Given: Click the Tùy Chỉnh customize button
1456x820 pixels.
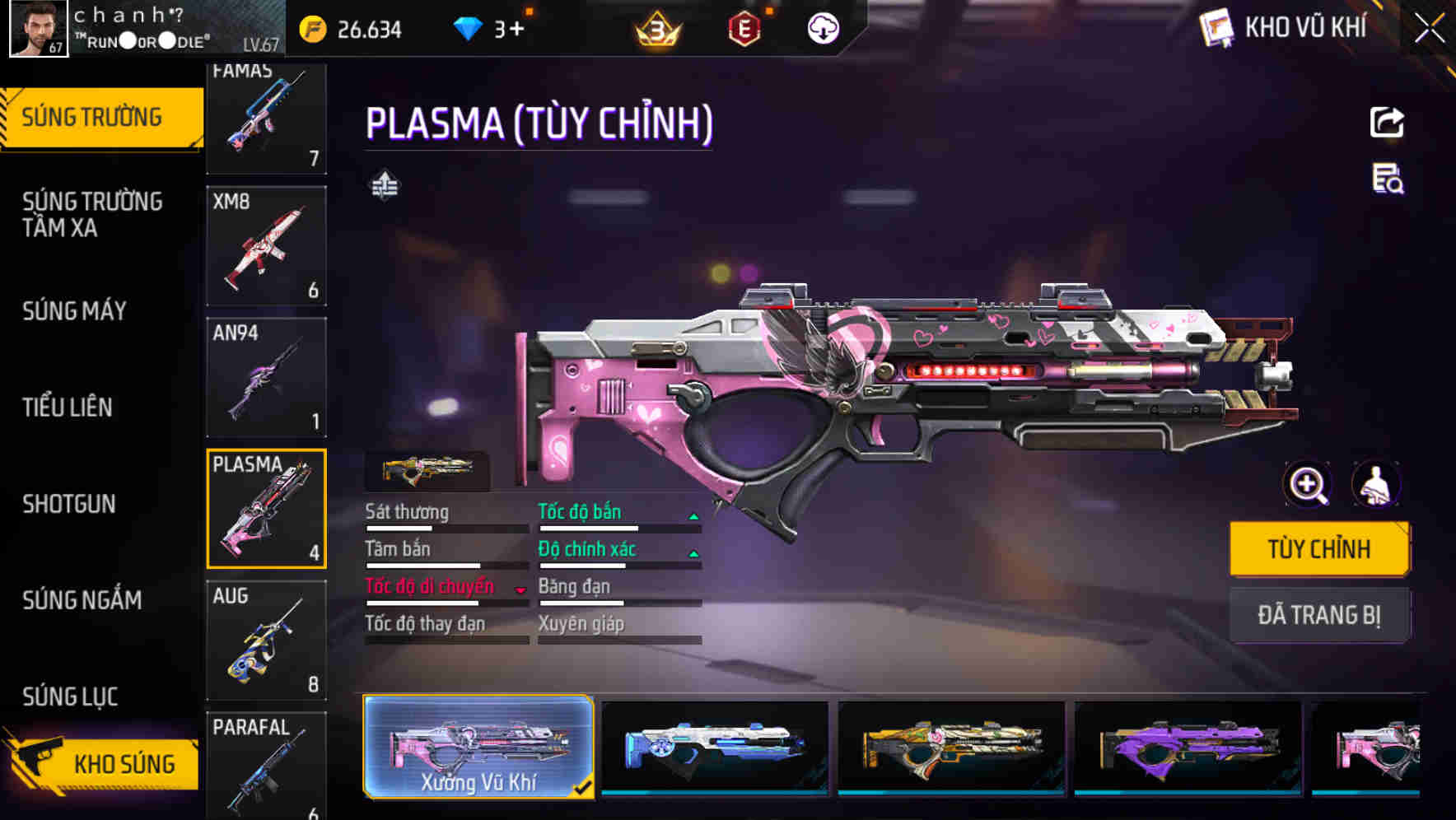Looking at the screenshot, I should 1318,548.
